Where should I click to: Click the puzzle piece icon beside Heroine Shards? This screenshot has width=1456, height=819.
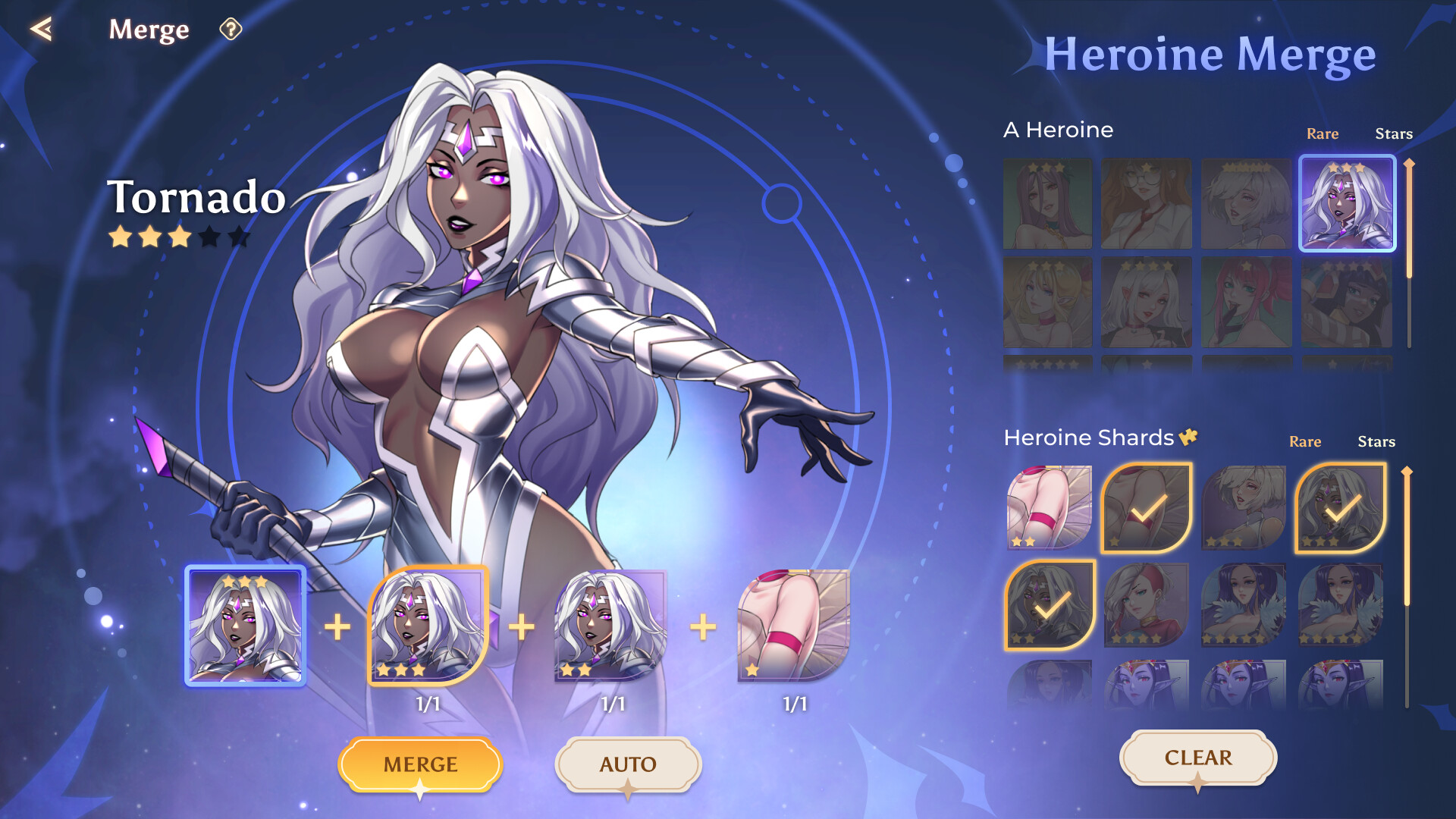point(1188,436)
